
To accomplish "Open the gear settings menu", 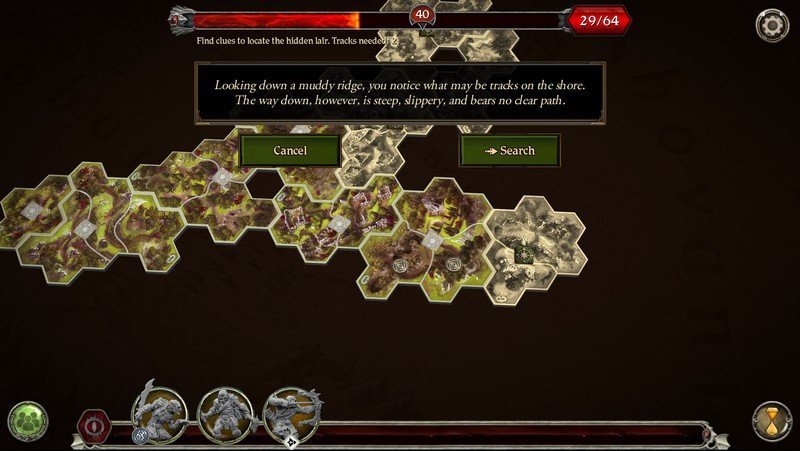I will [x=771, y=25].
